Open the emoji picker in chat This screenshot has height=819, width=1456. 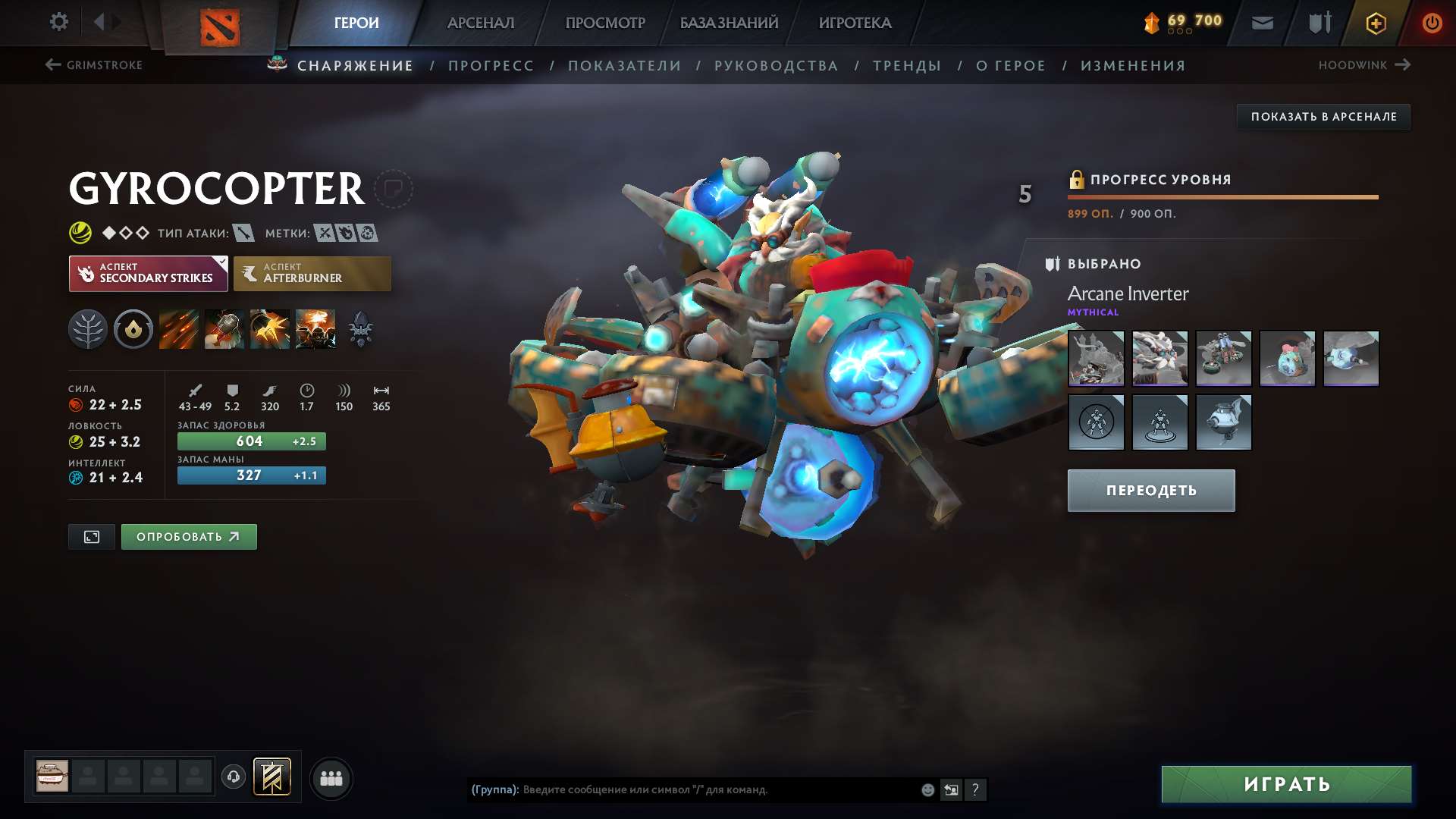click(927, 789)
